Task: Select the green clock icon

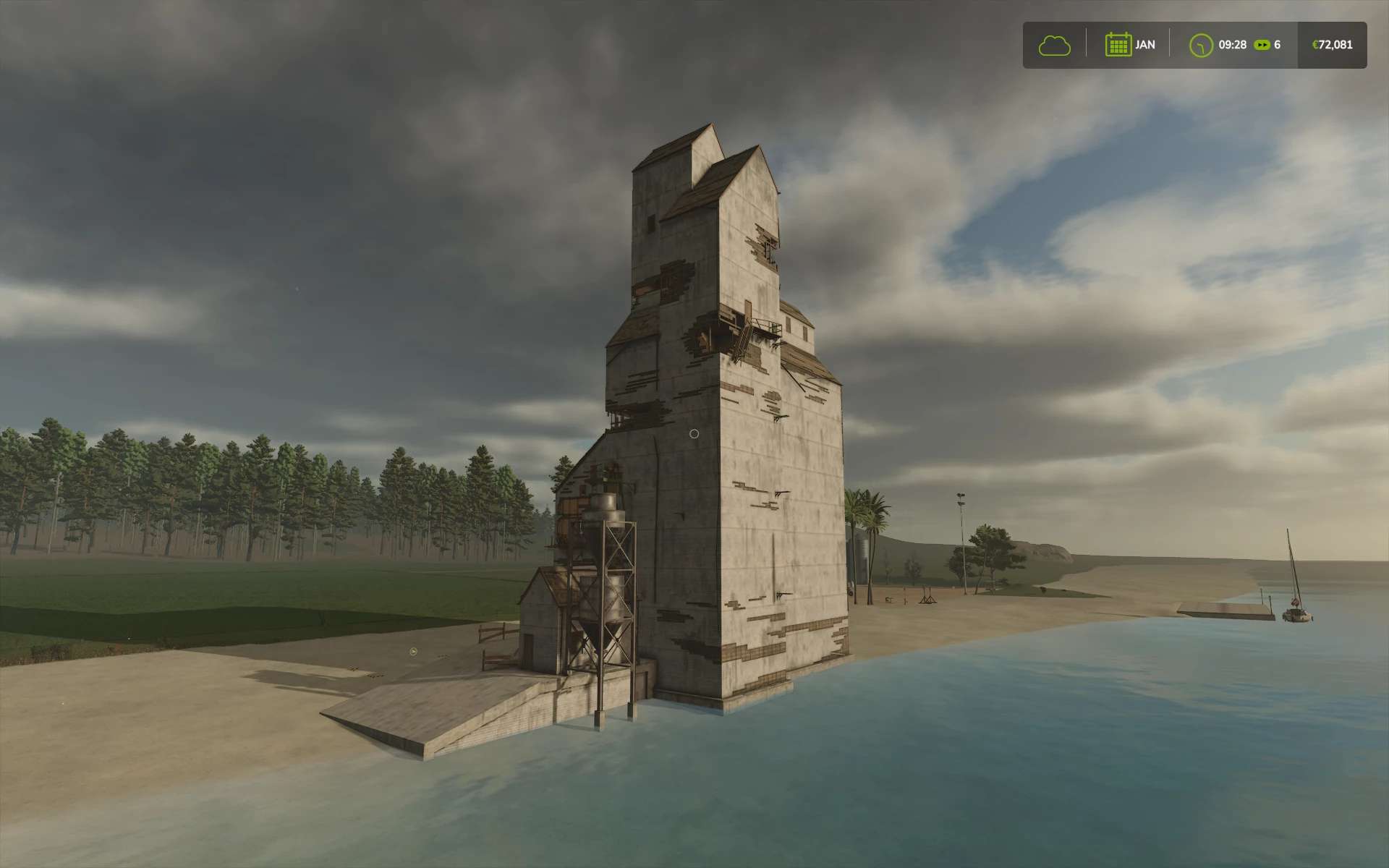Action: [1201, 46]
